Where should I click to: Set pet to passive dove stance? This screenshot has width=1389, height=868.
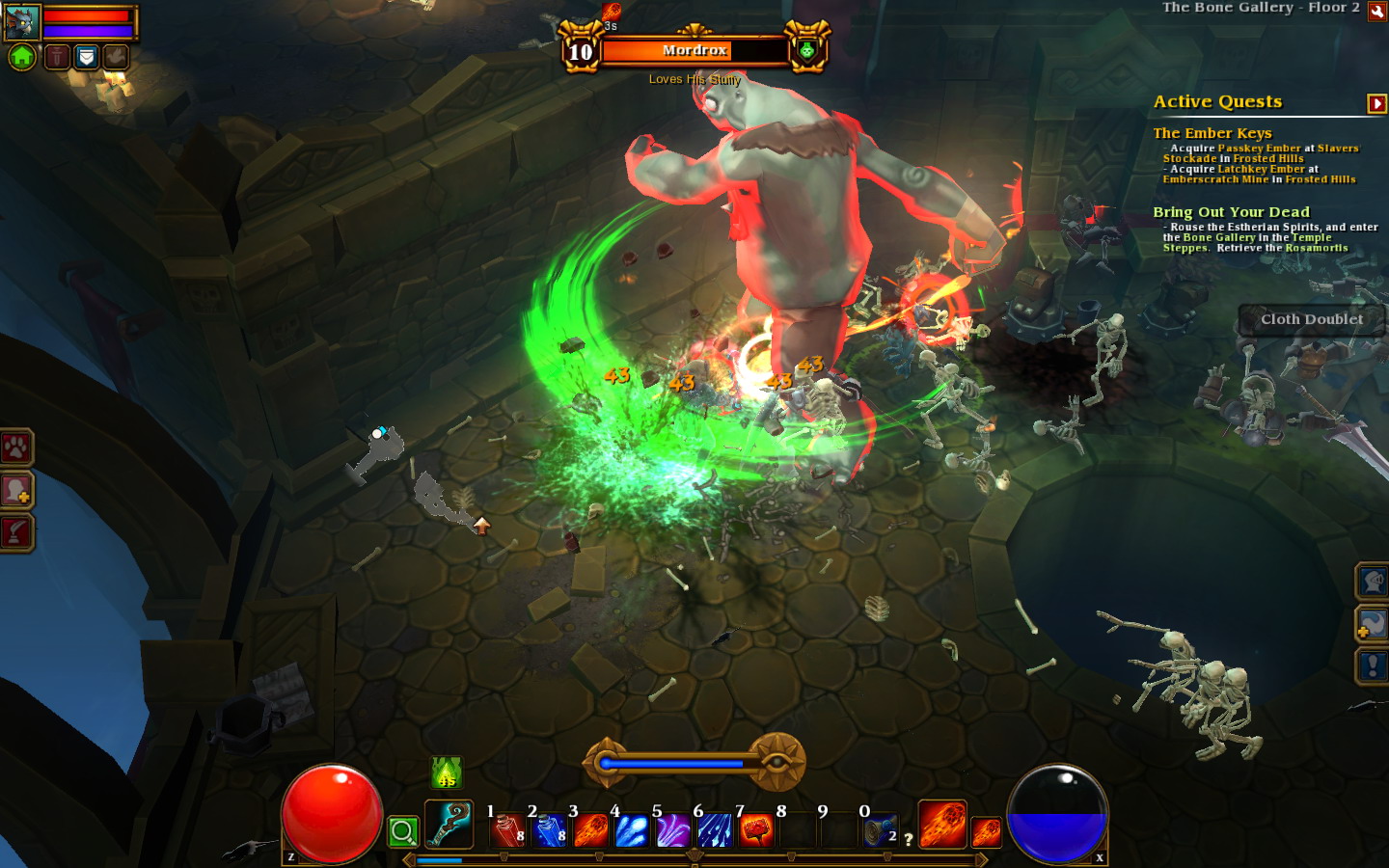pyautogui.click(x=116, y=57)
